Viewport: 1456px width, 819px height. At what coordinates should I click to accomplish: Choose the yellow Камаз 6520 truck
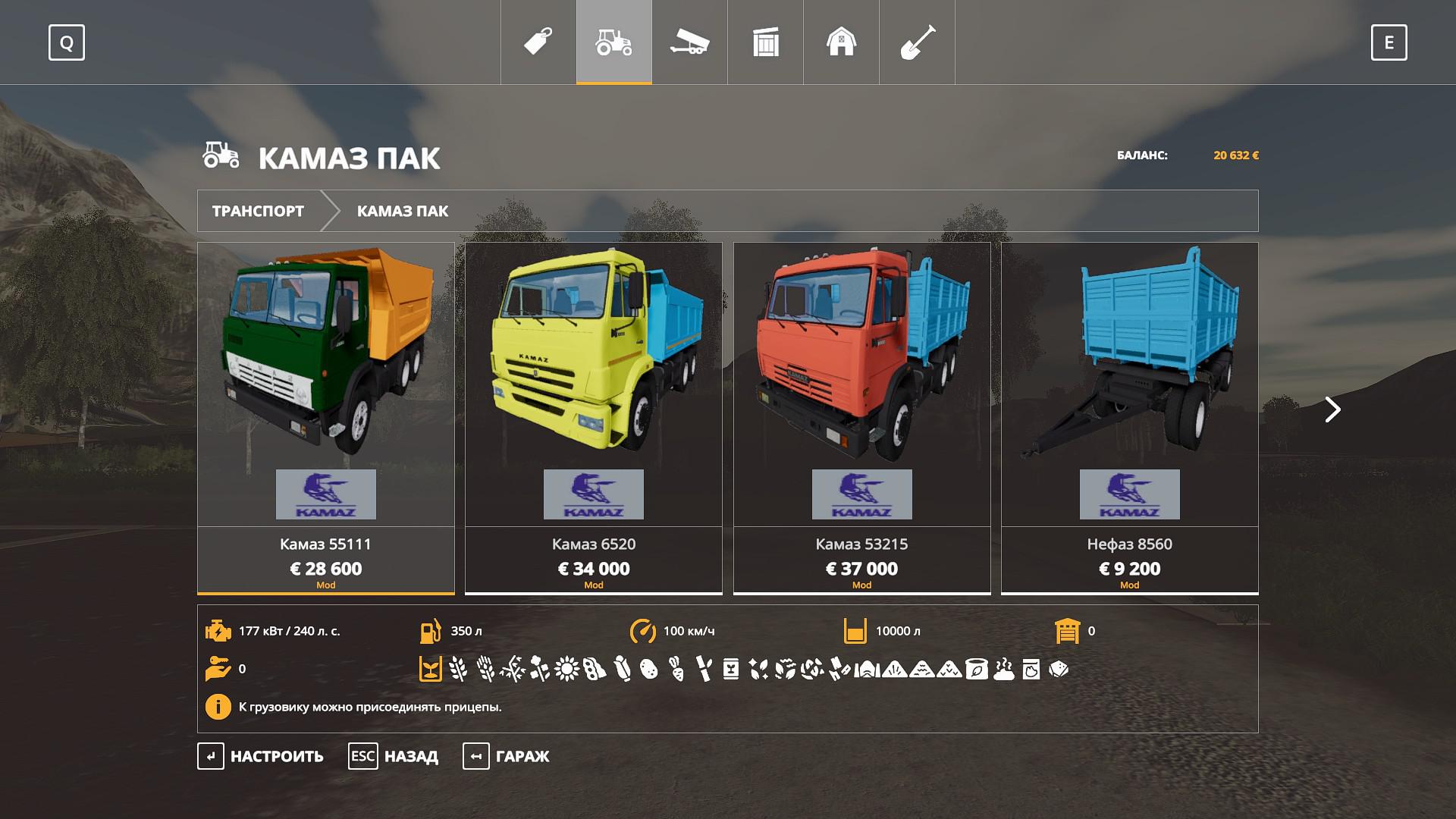pyautogui.click(x=594, y=417)
